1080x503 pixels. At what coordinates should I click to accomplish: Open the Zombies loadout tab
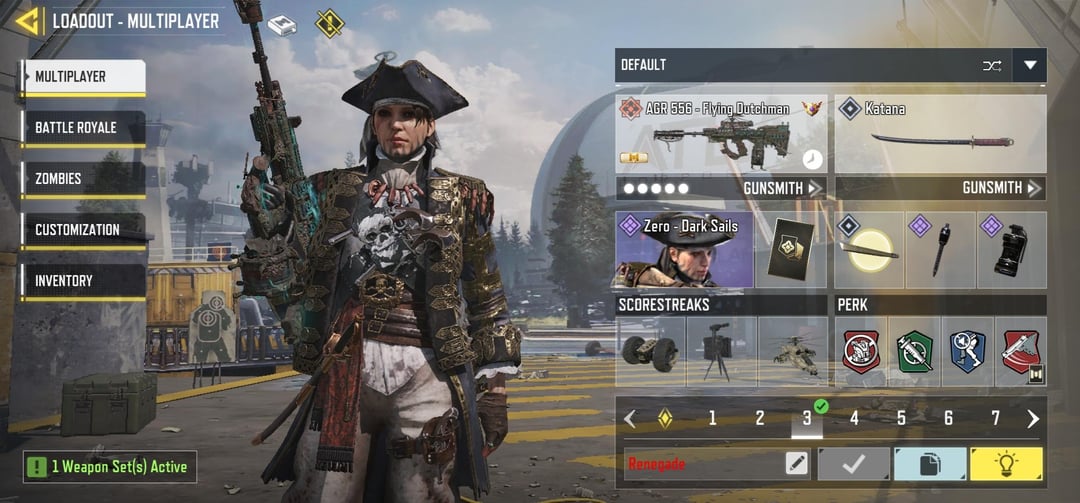(84, 179)
